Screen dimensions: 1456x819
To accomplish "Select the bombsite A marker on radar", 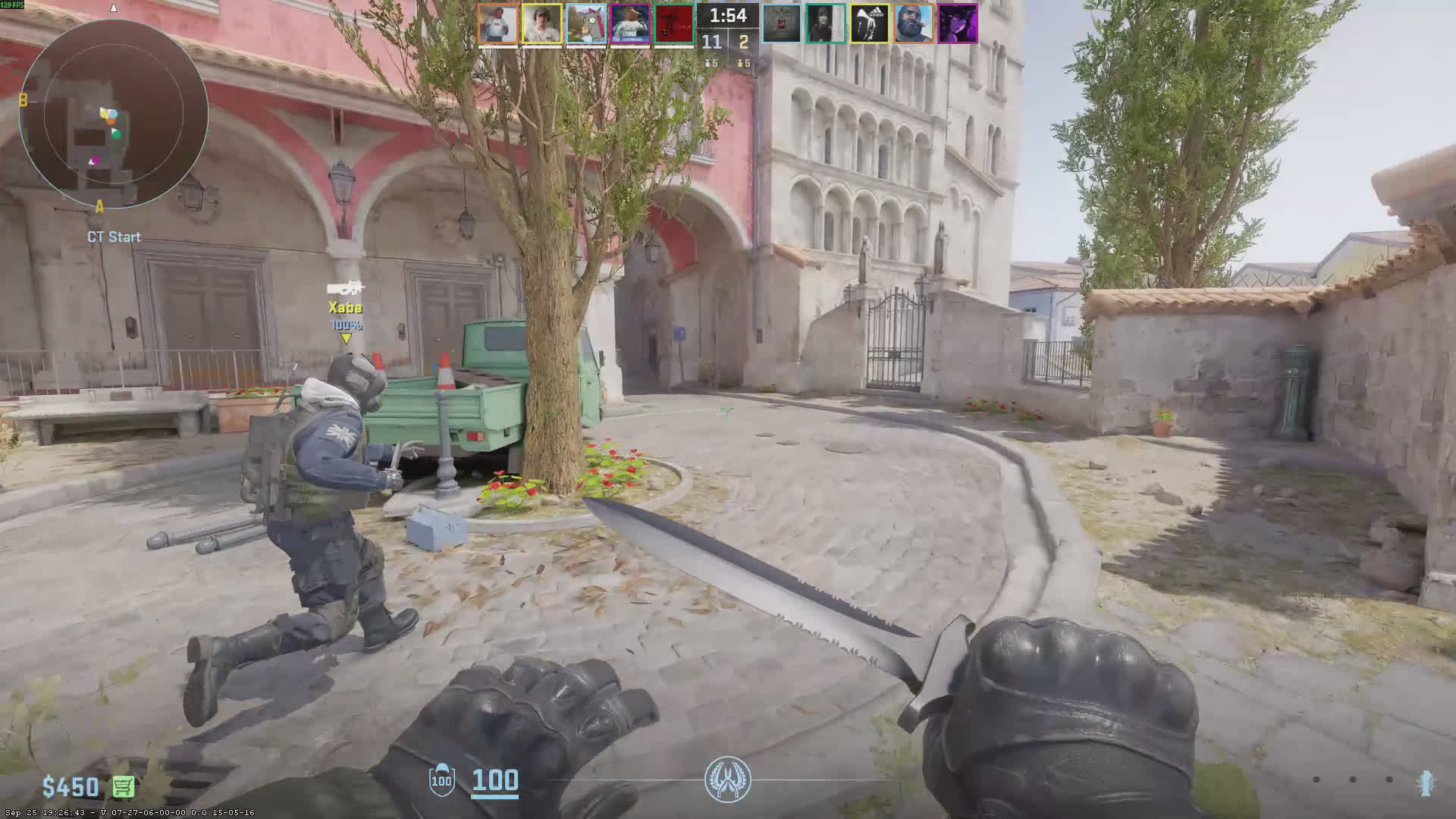I will 99,206.
